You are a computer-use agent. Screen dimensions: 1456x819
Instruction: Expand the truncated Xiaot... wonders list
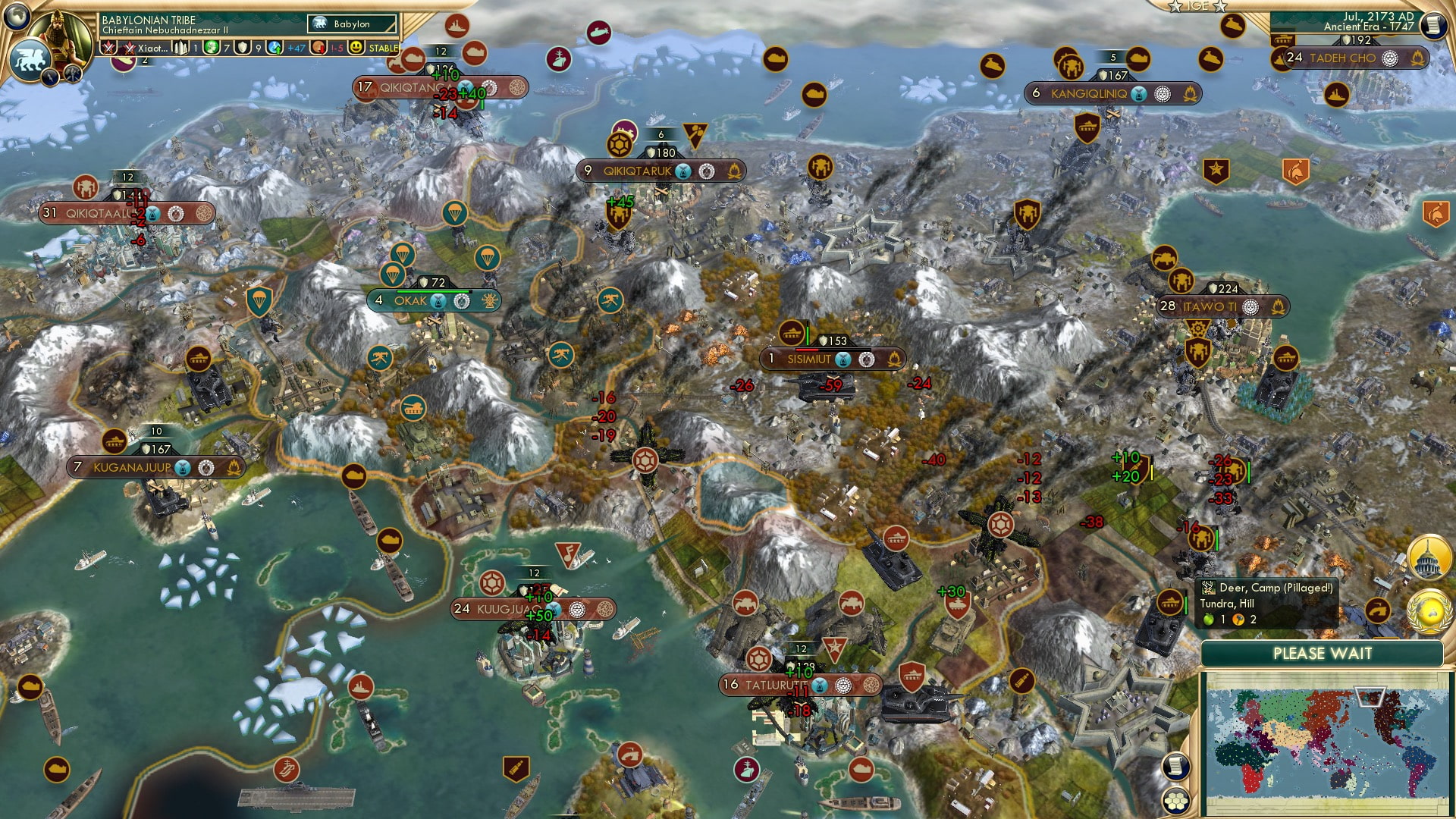point(154,48)
